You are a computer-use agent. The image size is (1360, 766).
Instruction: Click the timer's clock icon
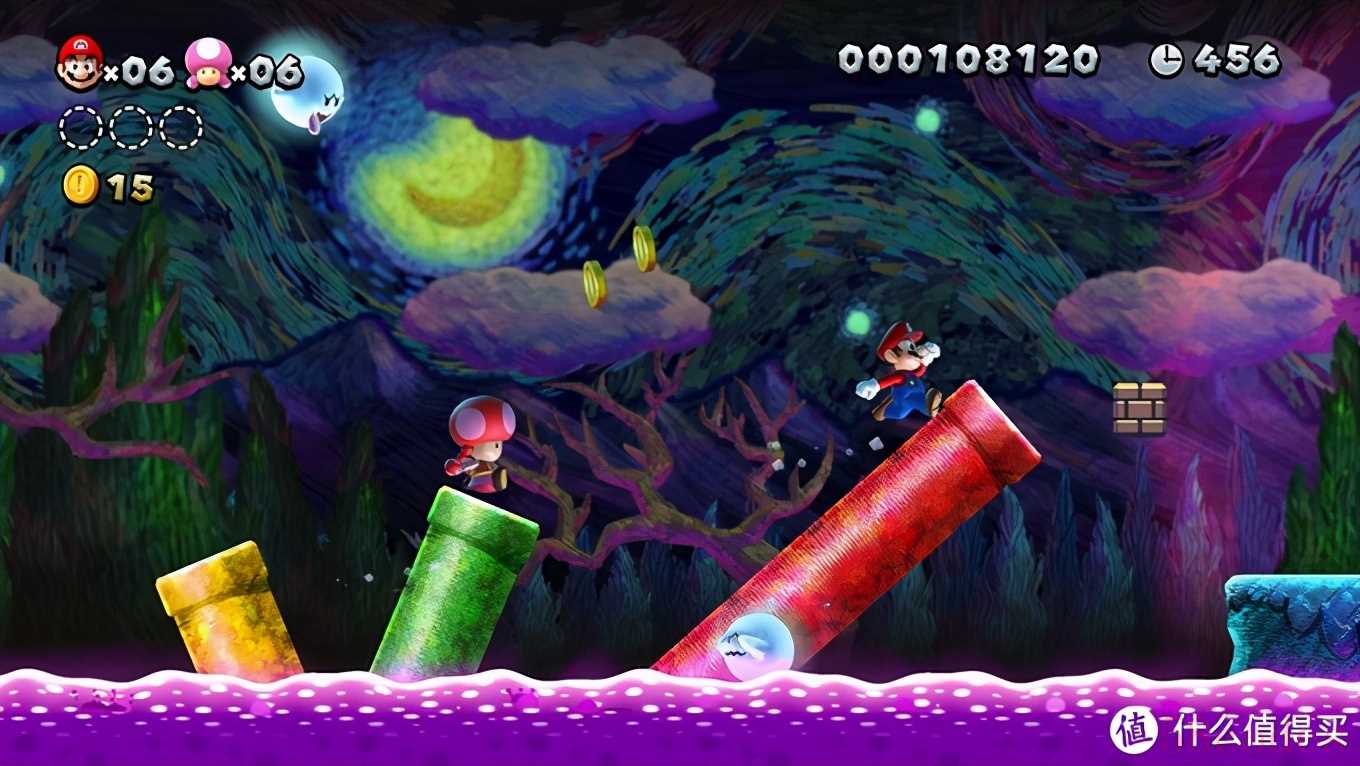(1166, 61)
